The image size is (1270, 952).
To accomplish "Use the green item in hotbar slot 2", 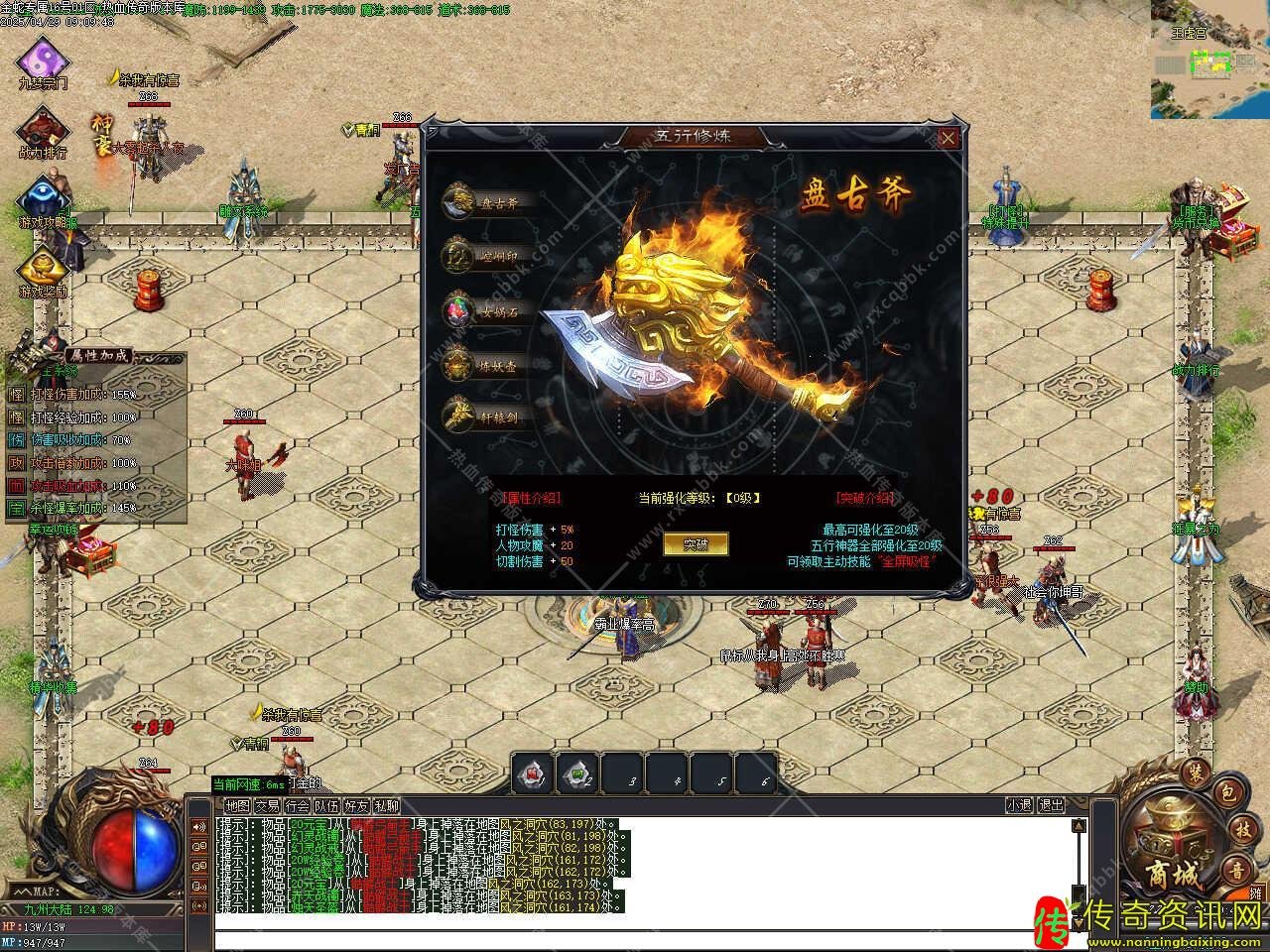I will [x=577, y=773].
